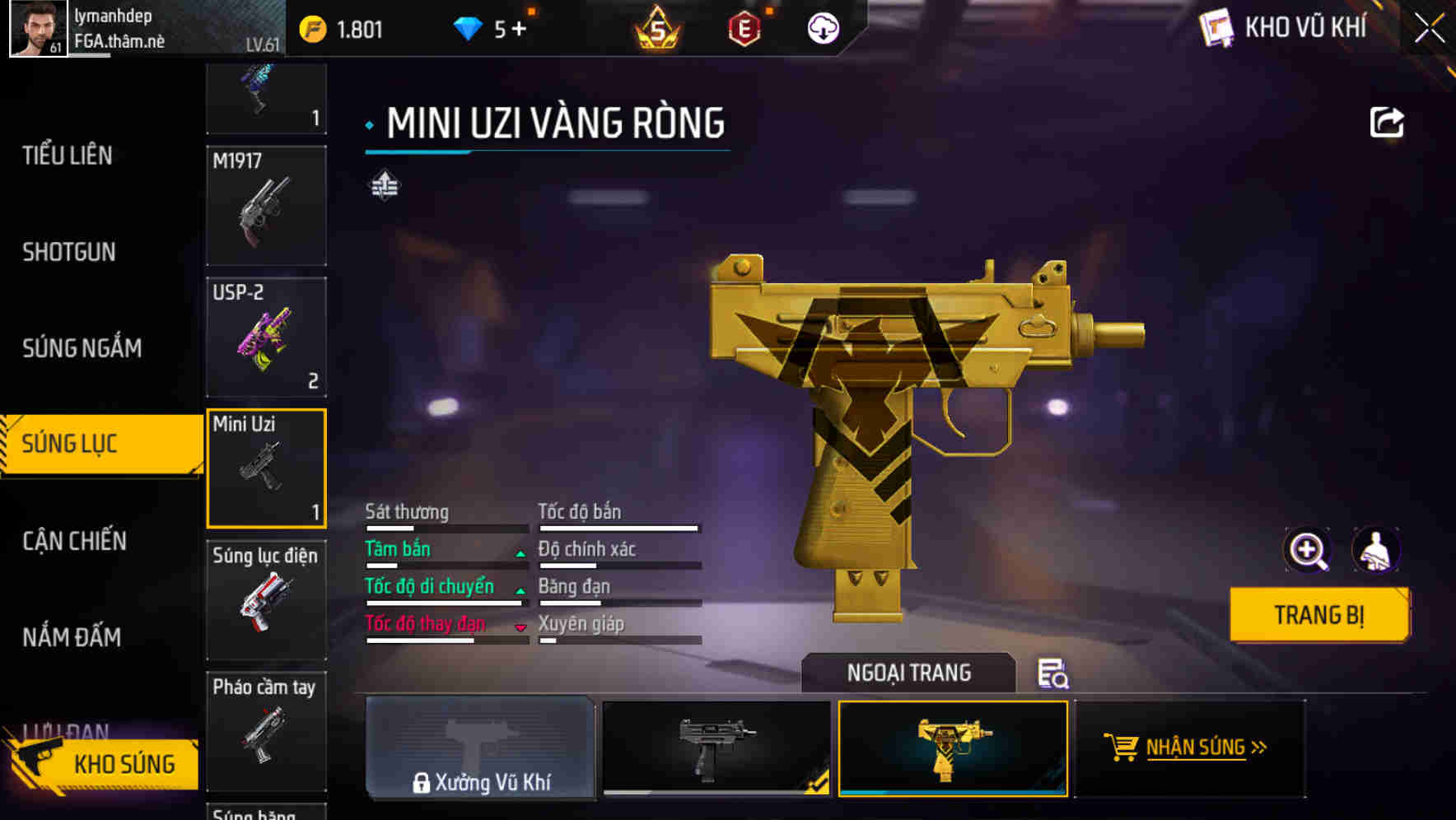Open the SHOTGUN category
Image resolution: width=1456 pixels, height=820 pixels.
69,252
